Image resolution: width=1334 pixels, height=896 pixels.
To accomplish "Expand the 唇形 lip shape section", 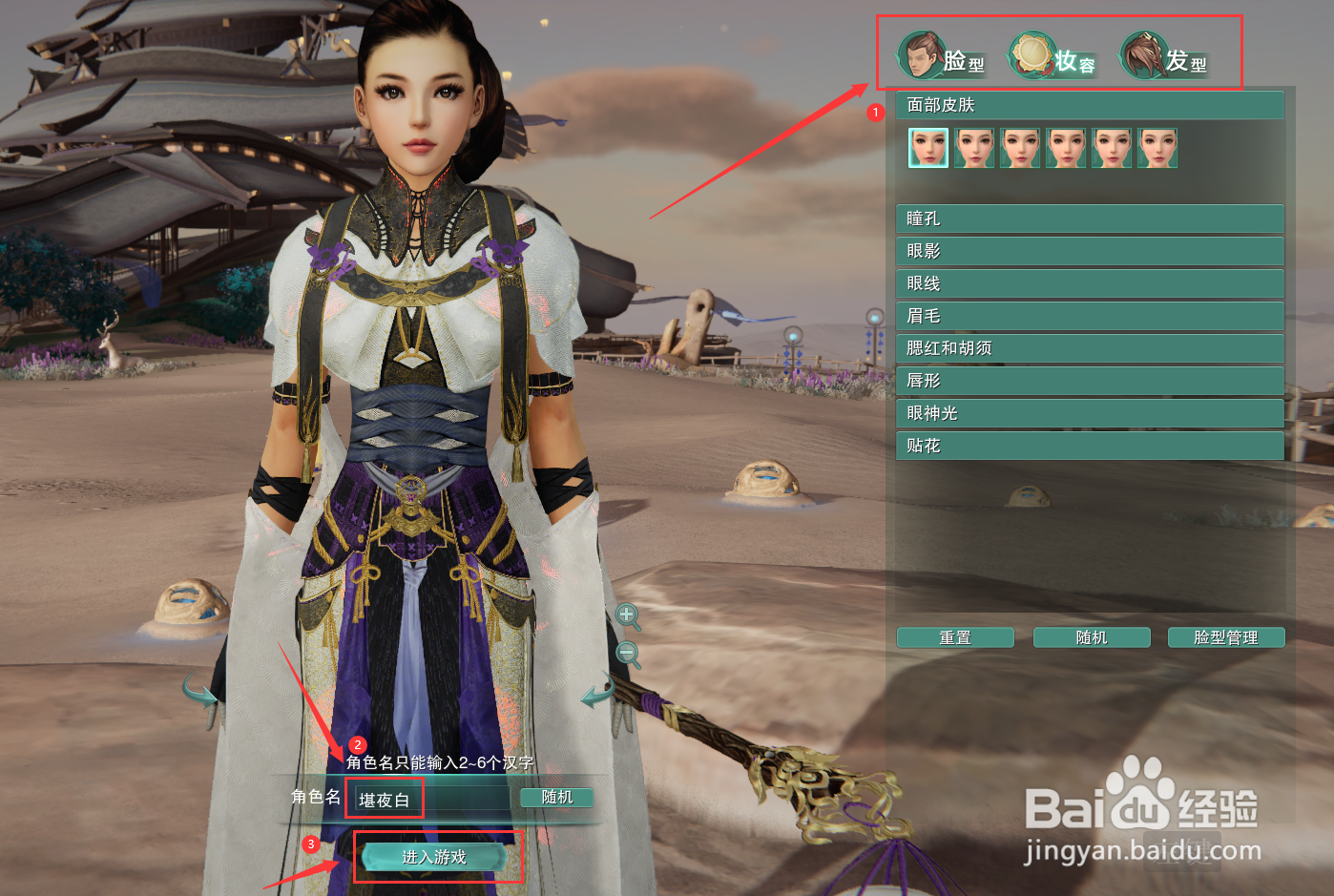I will 1089,381.
